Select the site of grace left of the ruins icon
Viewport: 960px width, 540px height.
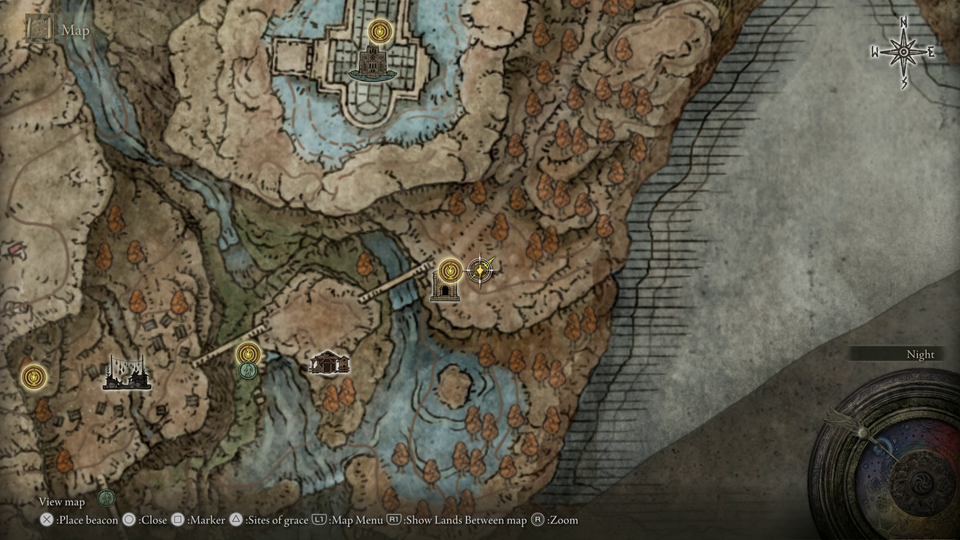35,377
